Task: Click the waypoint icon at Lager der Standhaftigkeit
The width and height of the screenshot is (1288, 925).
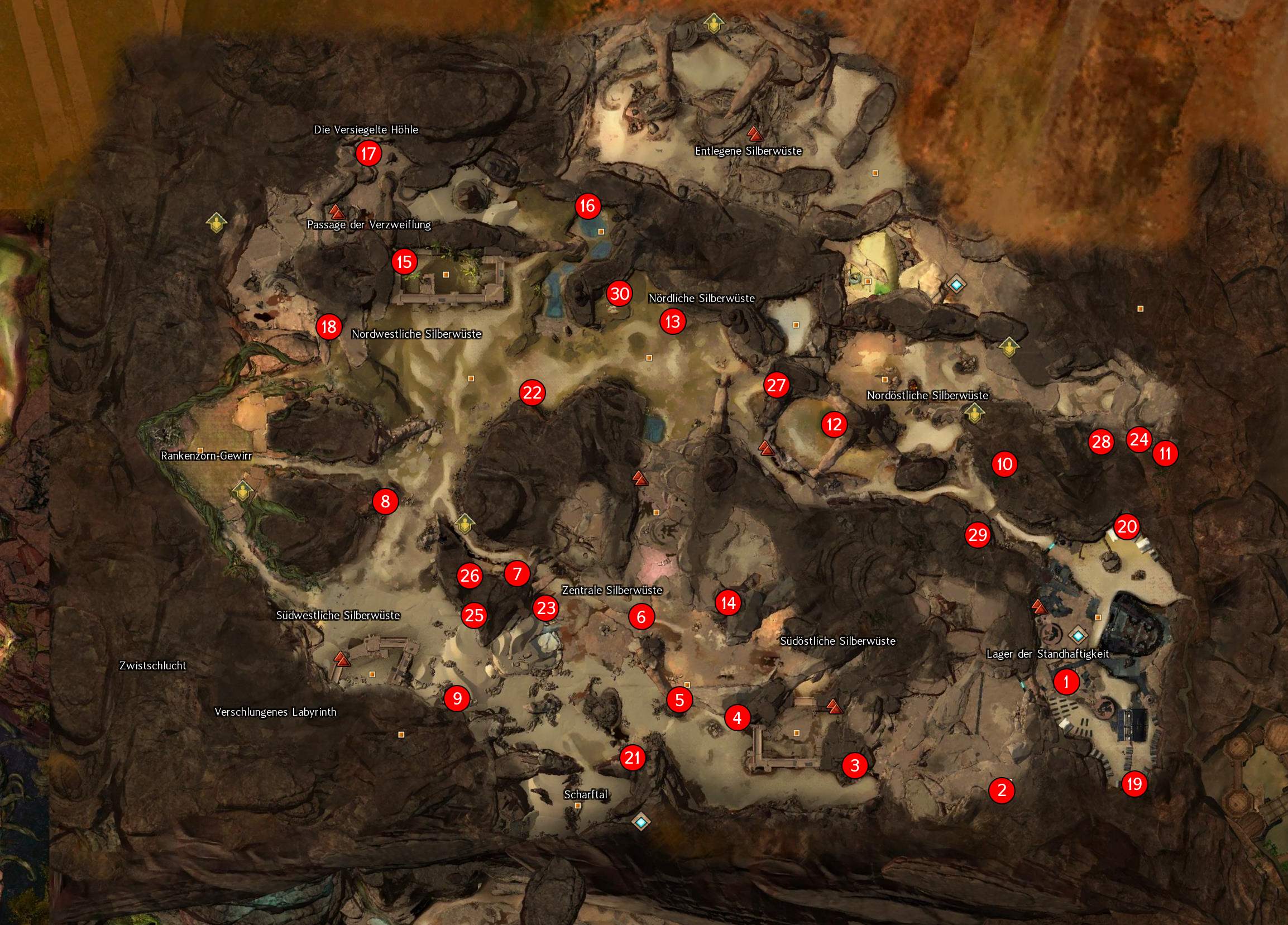Action: [x=1078, y=635]
